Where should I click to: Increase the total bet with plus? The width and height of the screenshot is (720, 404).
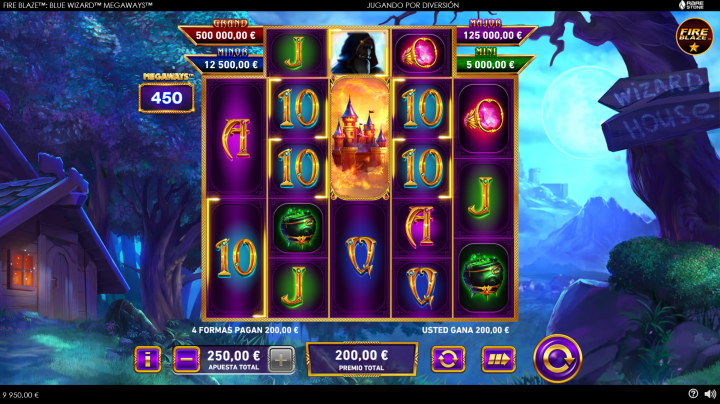[282, 359]
